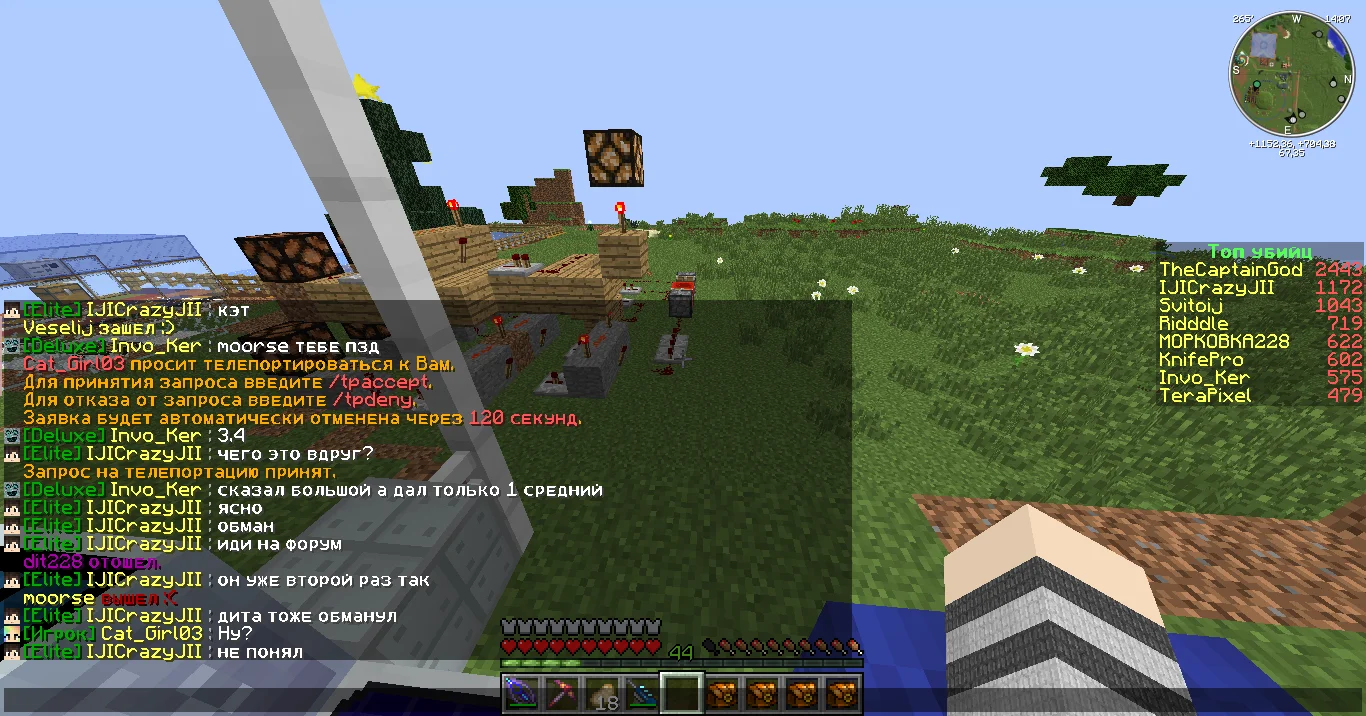Screen dimensions: 1366x716
Task: Choose the hotbar stack of 18 items
Action: (x=601, y=692)
